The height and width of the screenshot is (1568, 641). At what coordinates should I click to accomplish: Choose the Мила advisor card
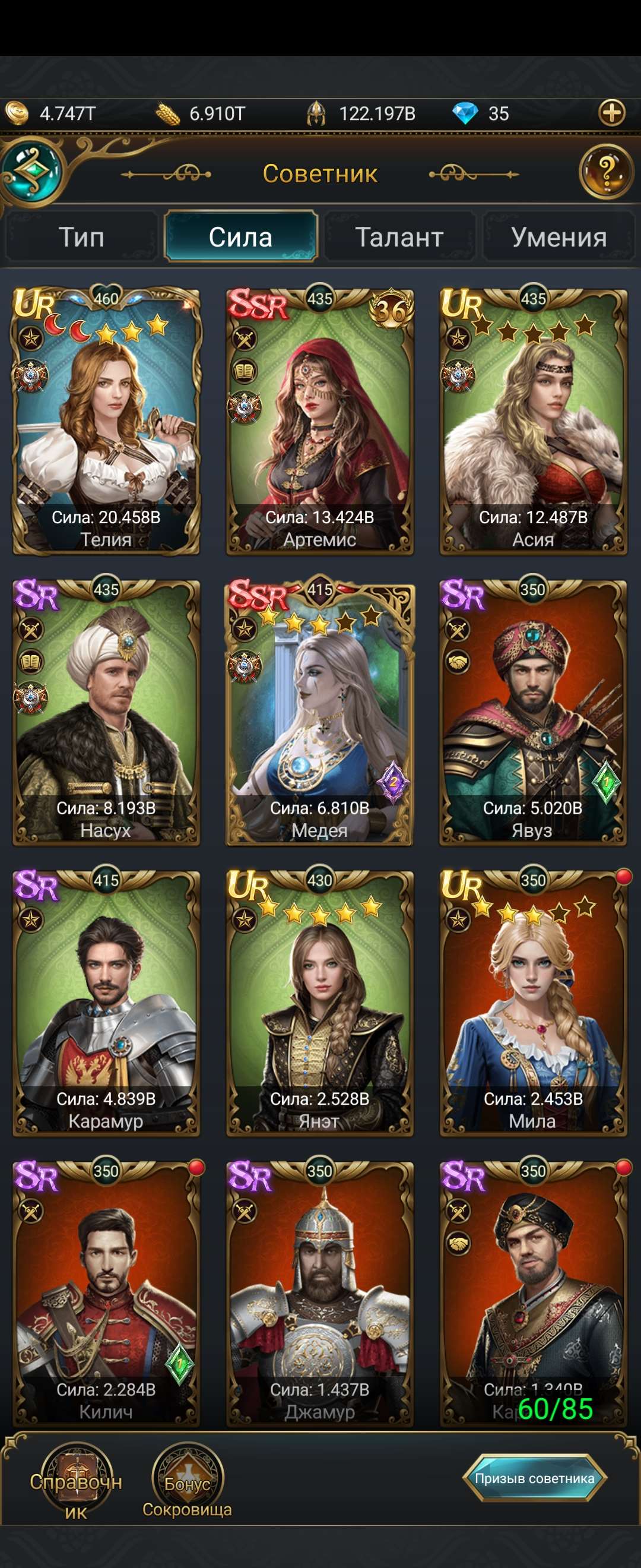(534, 1003)
